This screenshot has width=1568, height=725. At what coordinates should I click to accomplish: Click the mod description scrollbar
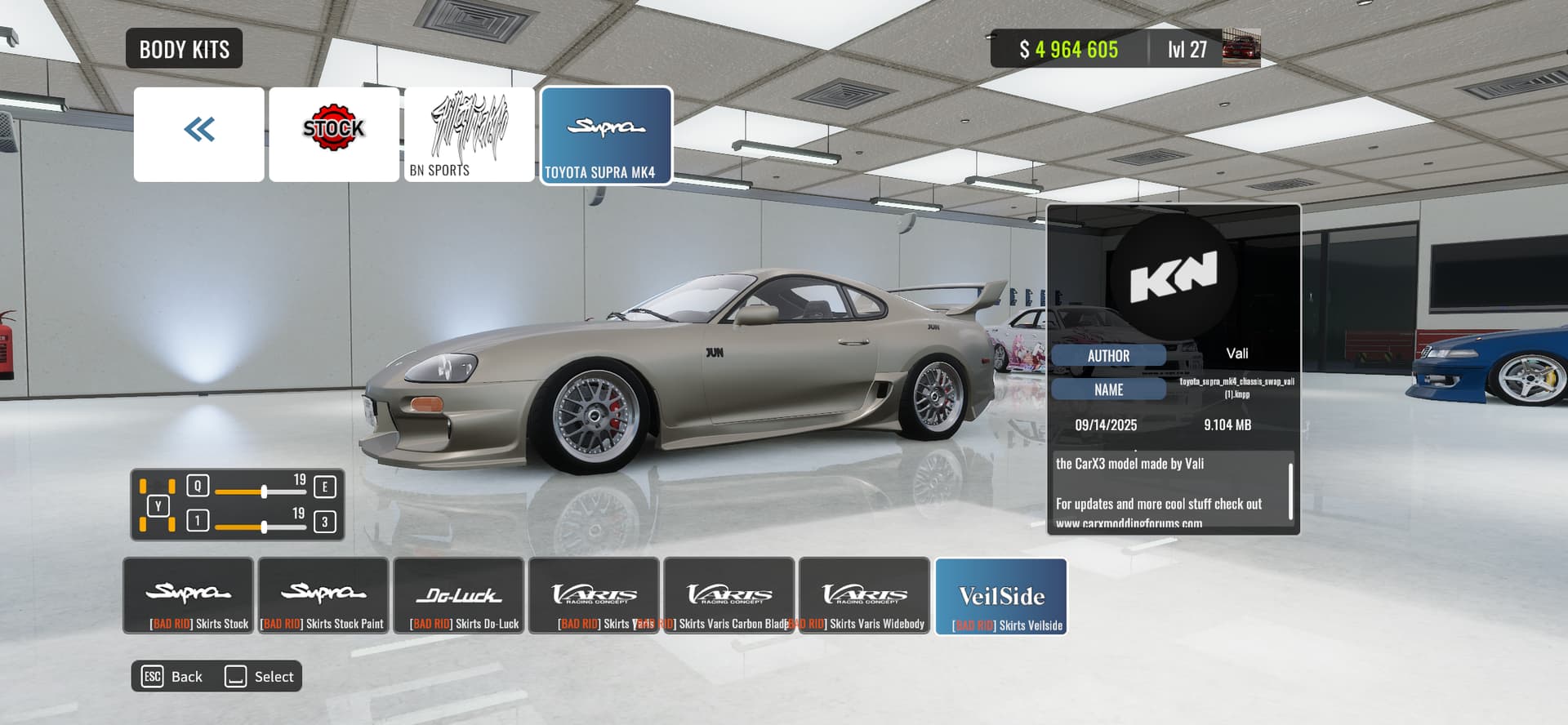(x=1290, y=491)
